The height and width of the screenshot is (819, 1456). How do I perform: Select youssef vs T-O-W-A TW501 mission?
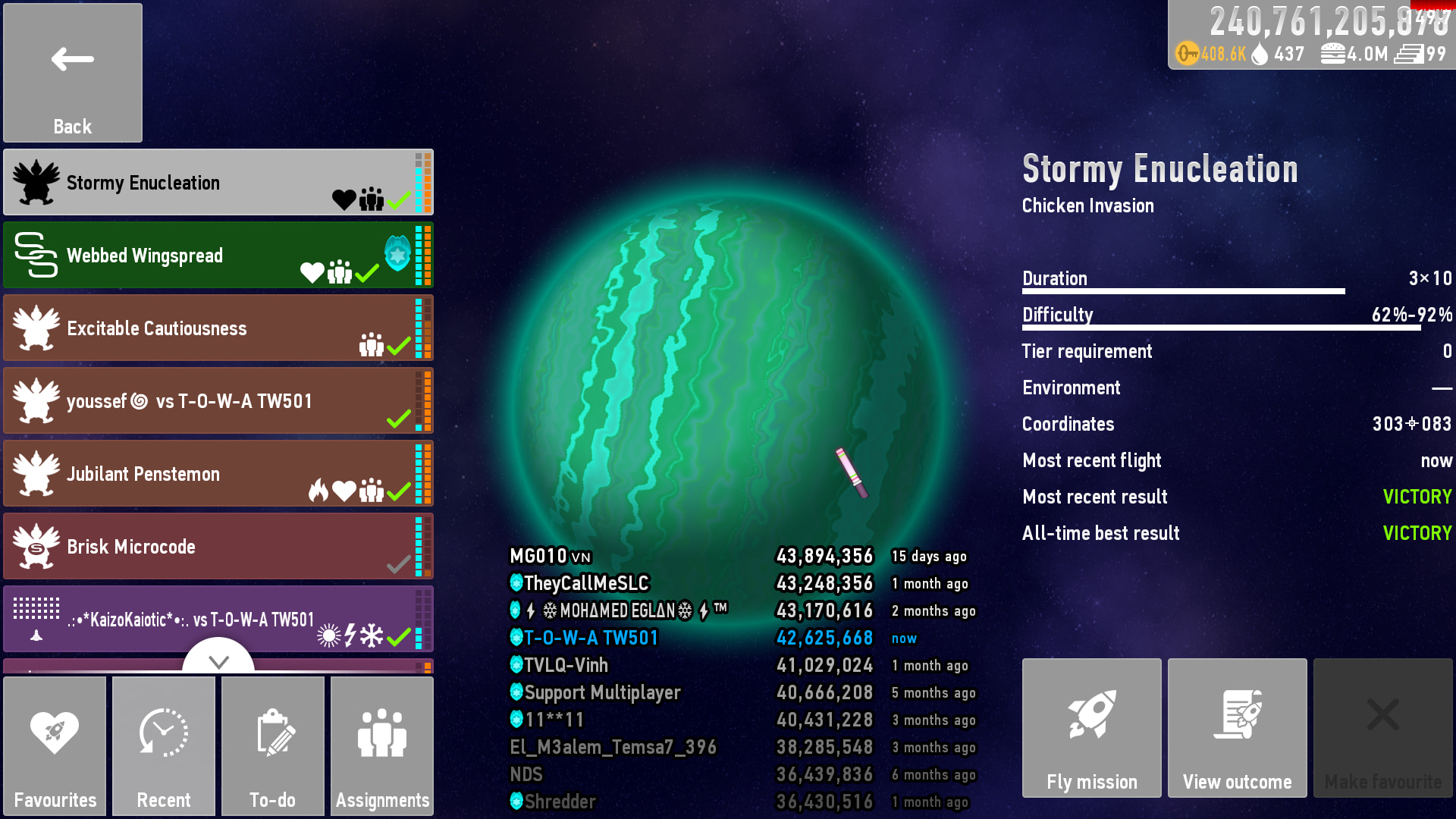click(x=218, y=401)
